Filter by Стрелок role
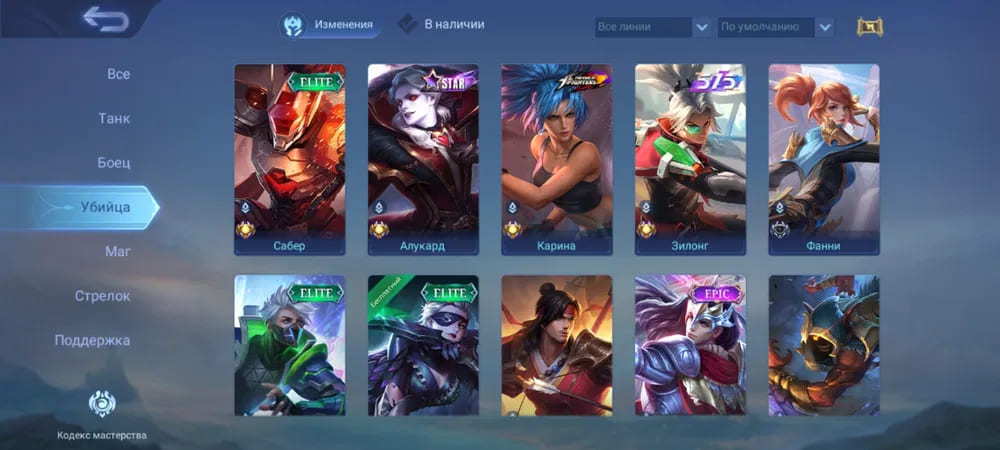 pos(102,296)
